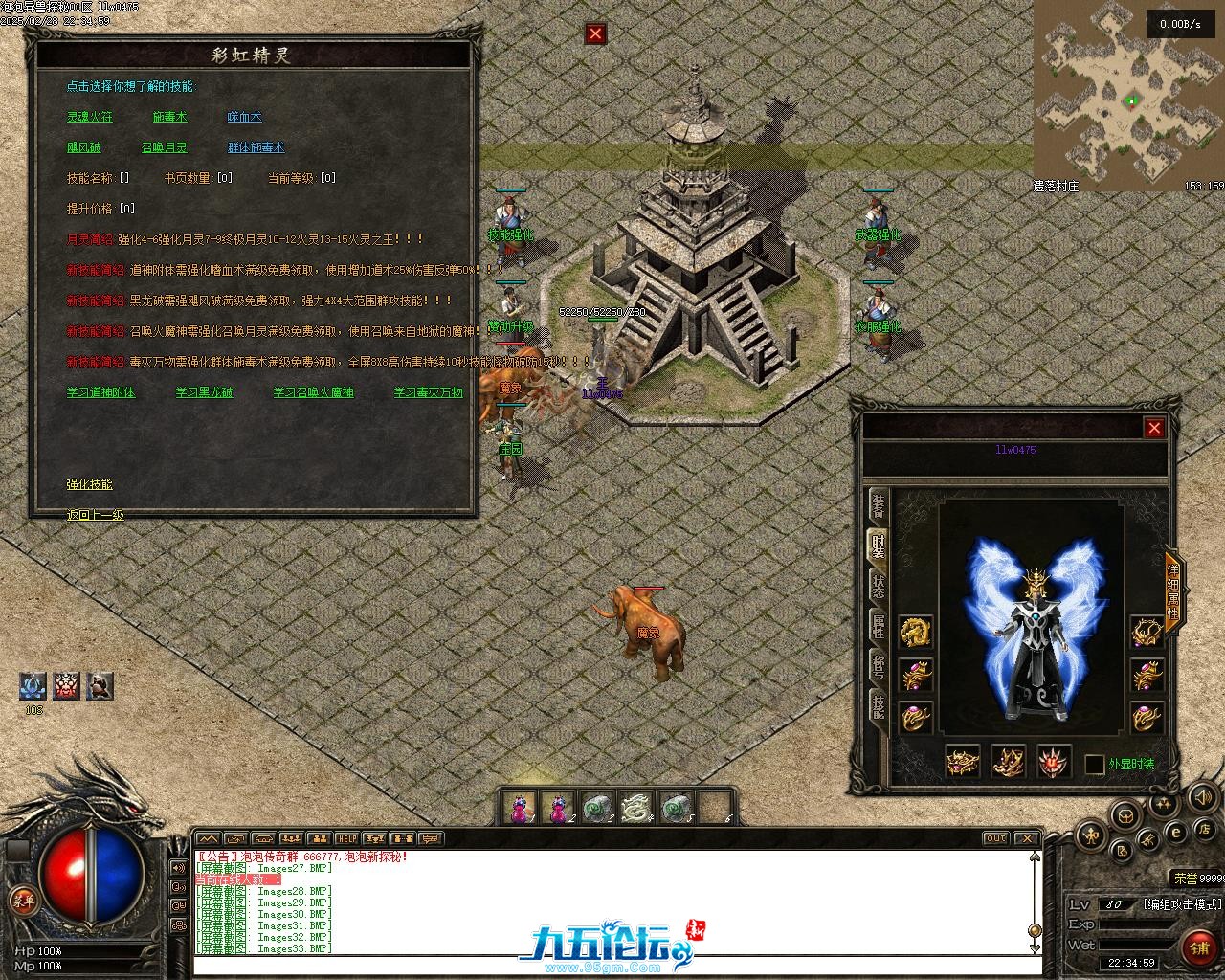Close the 彩虹精灵 dialog with red X
1225x980 pixels.
click(595, 34)
